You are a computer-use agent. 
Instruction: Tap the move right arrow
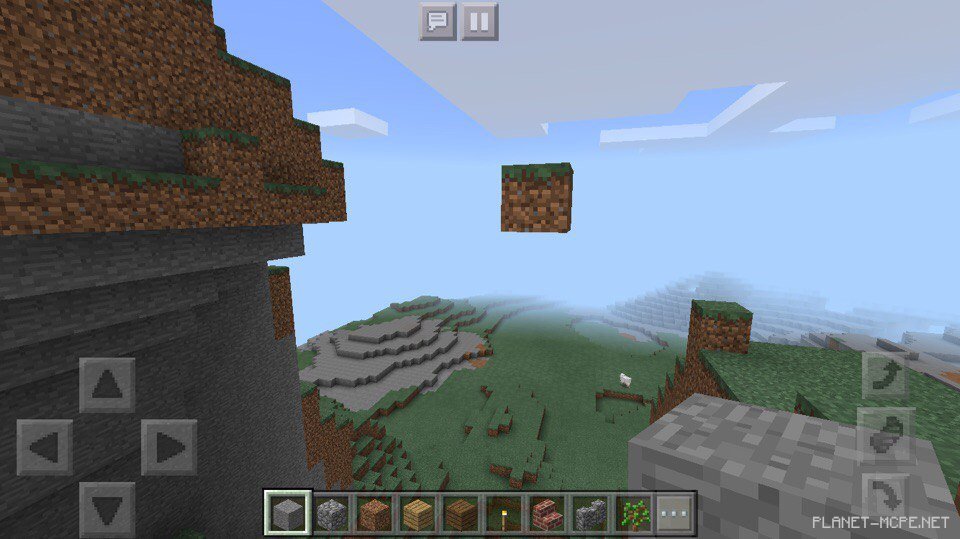(x=169, y=447)
